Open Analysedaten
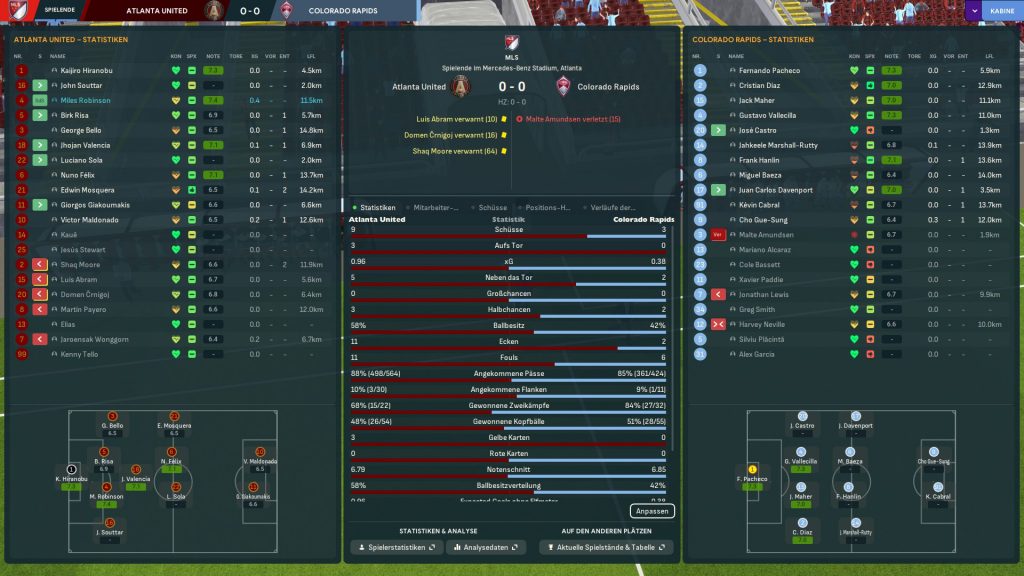Viewport: 1024px width, 576px height. (x=486, y=548)
